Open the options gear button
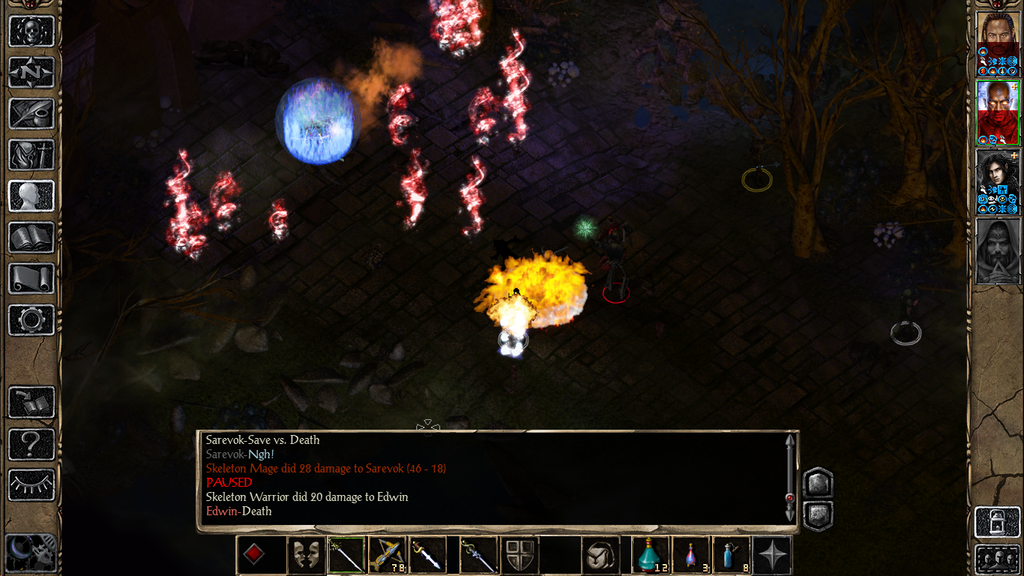 [x=31, y=320]
